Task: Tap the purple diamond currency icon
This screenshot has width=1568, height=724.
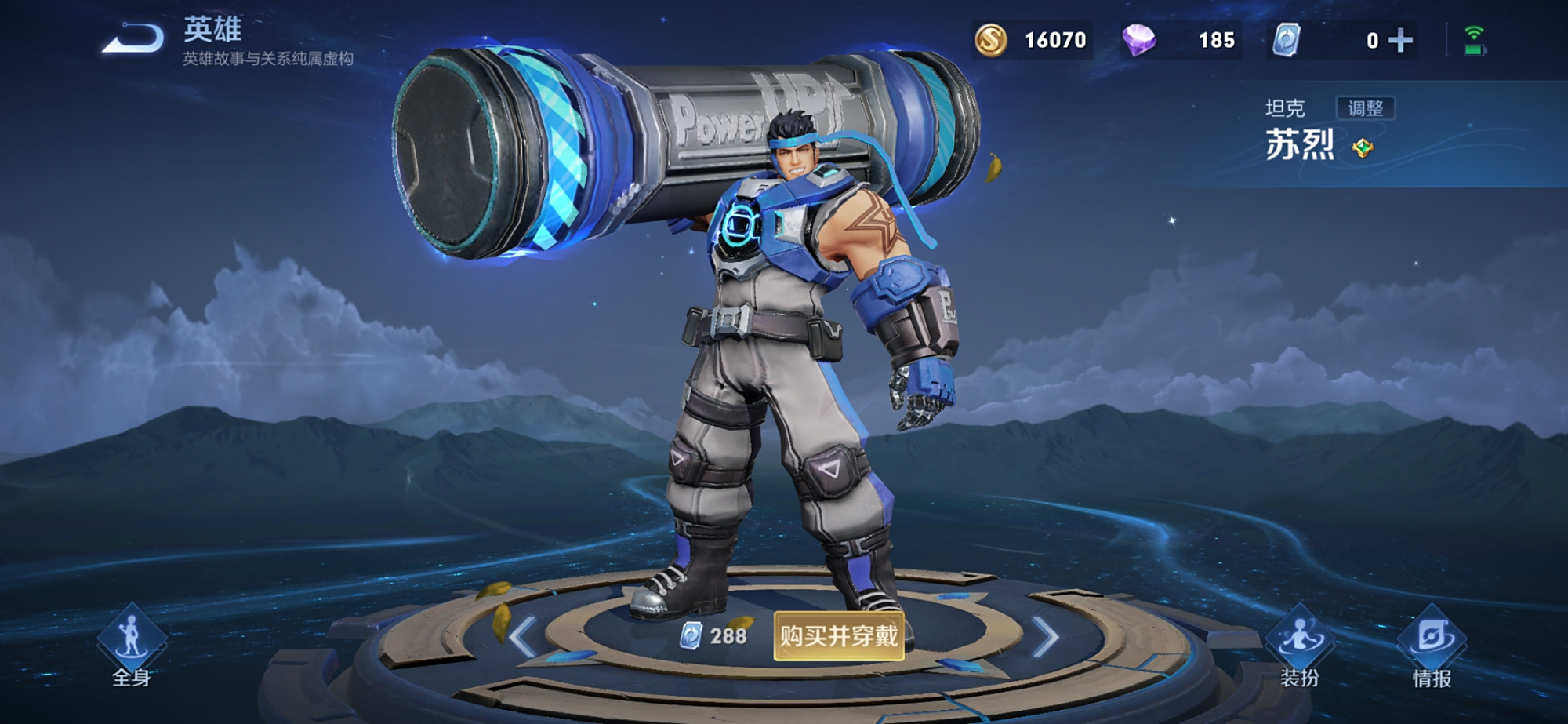Action: click(1138, 40)
